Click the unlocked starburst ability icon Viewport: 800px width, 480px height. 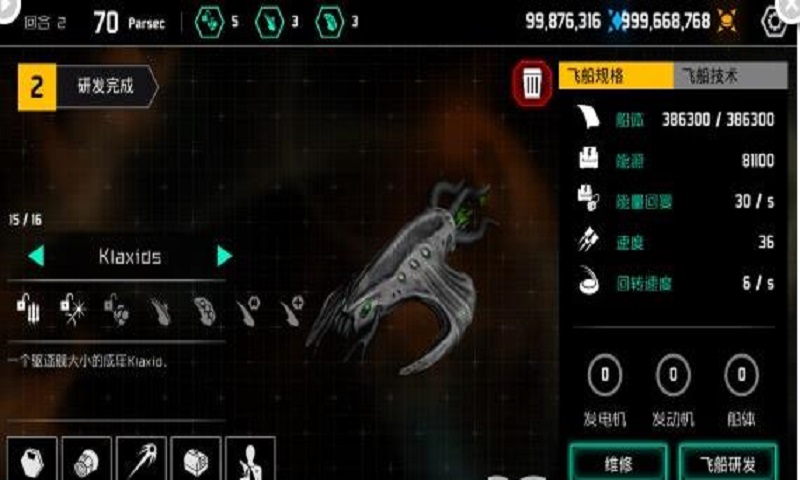[x=72, y=308]
